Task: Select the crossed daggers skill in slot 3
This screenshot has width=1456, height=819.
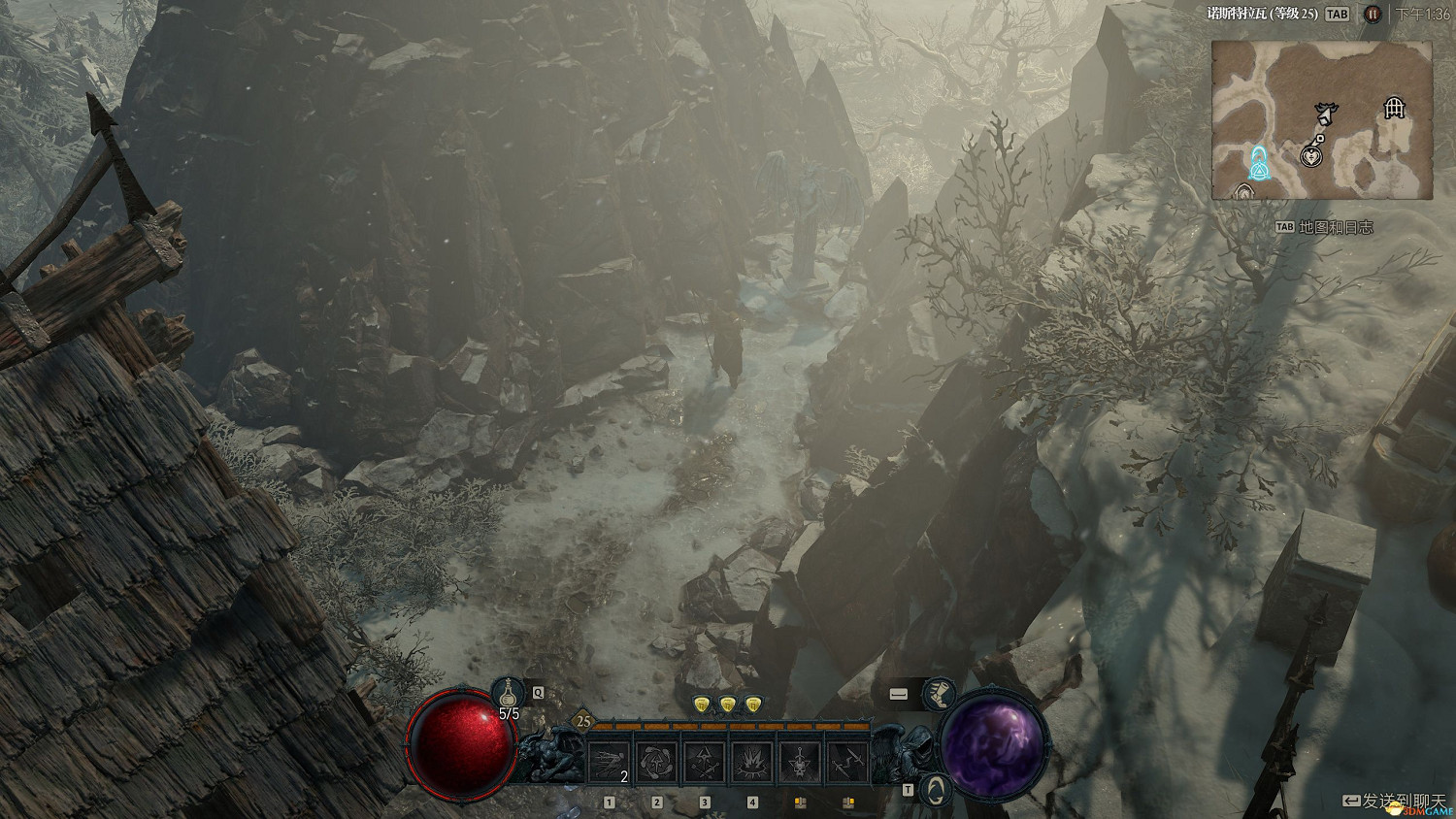Action: point(705,762)
